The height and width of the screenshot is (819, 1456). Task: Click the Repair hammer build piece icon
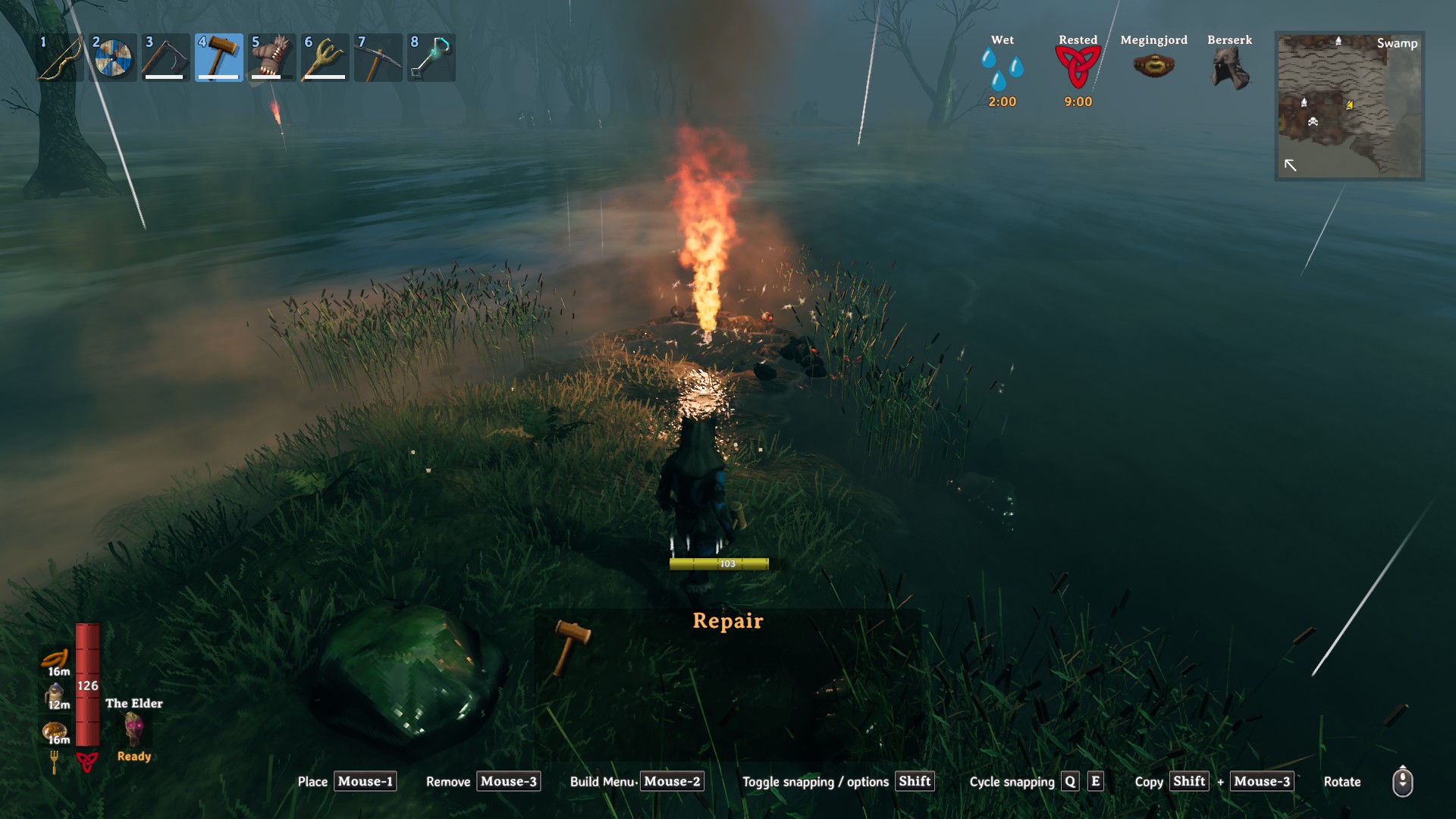[x=572, y=646]
